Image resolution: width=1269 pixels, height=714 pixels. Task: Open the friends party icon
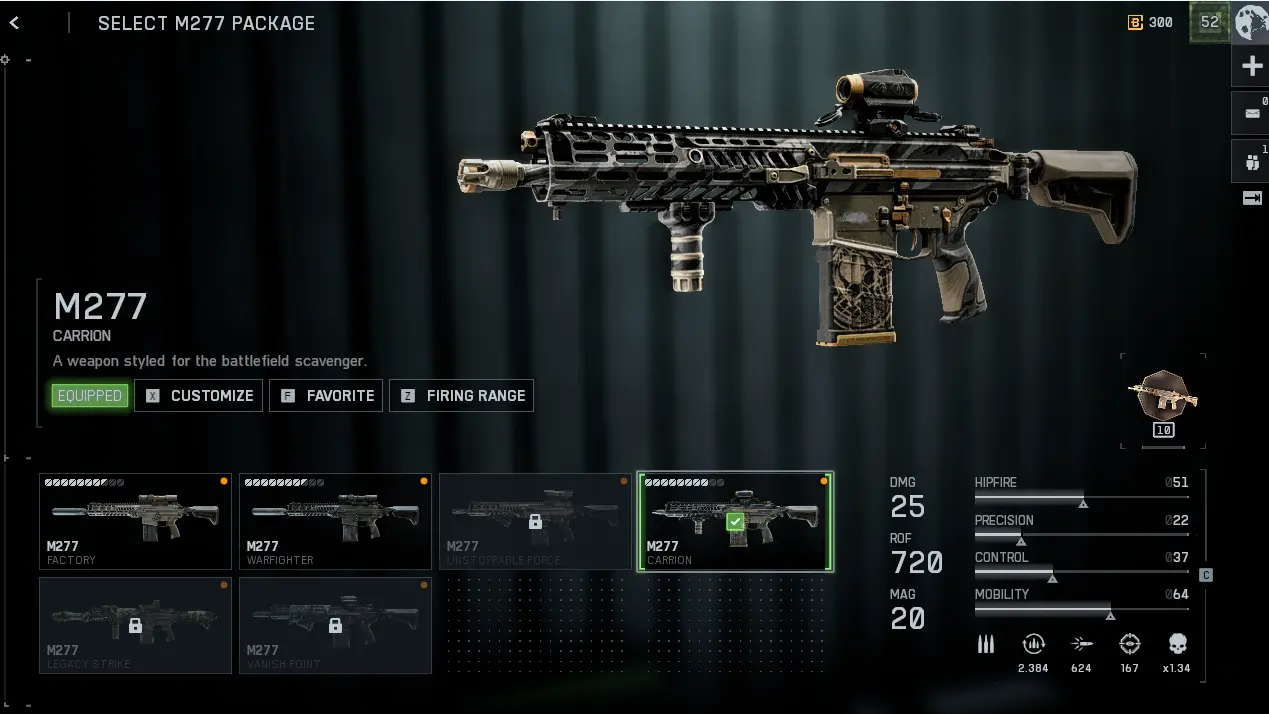pos(1251,161)
